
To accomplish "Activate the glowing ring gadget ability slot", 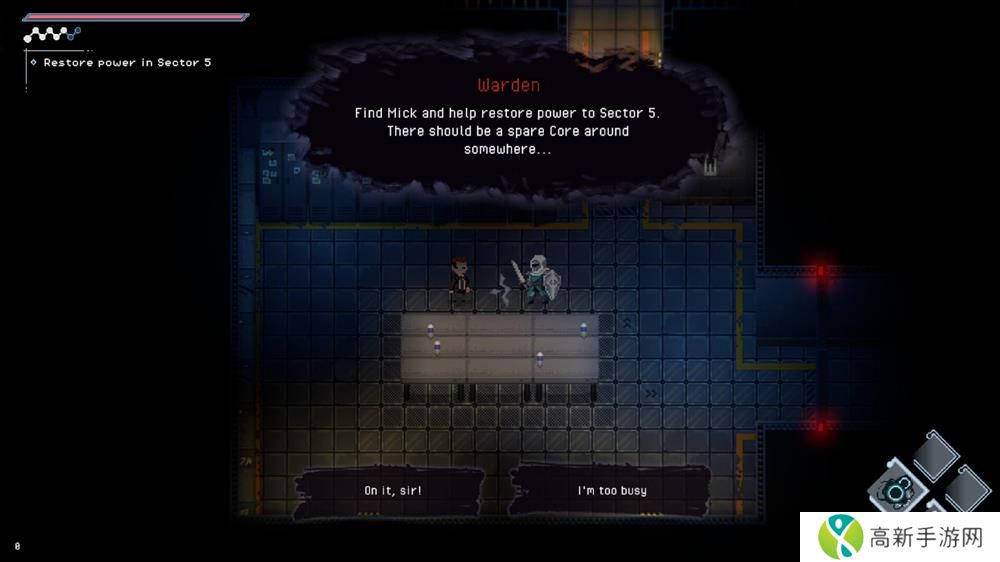I will (894, 490).
